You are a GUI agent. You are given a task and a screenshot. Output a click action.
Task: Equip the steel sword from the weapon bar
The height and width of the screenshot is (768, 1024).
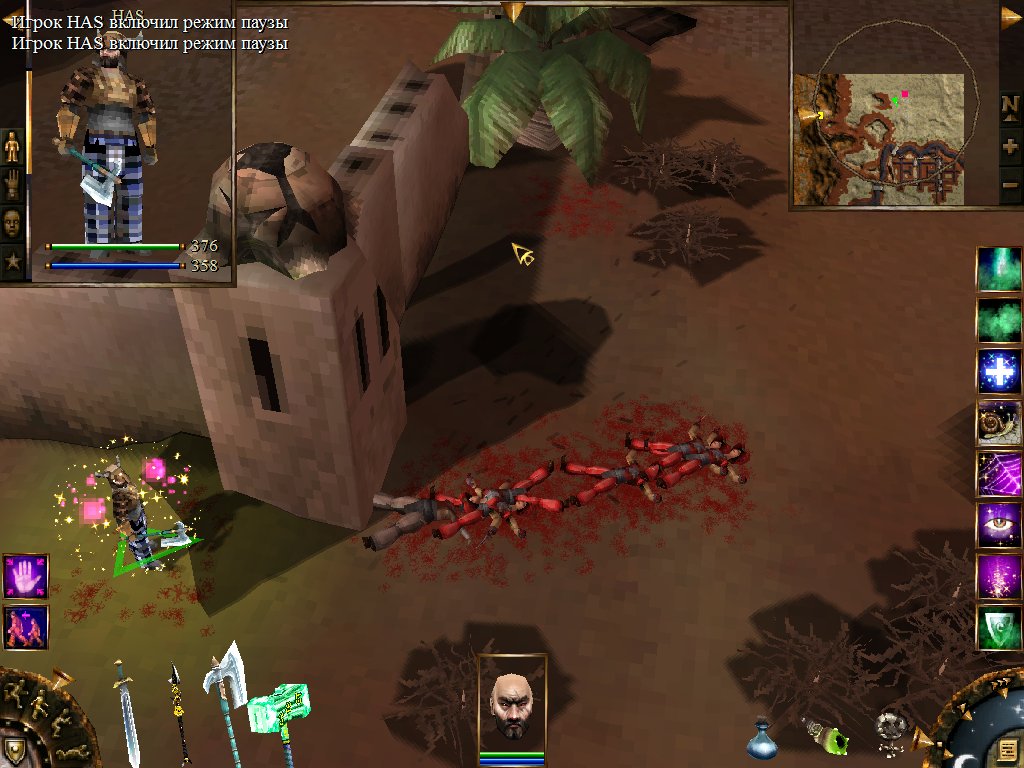point(127,711)
